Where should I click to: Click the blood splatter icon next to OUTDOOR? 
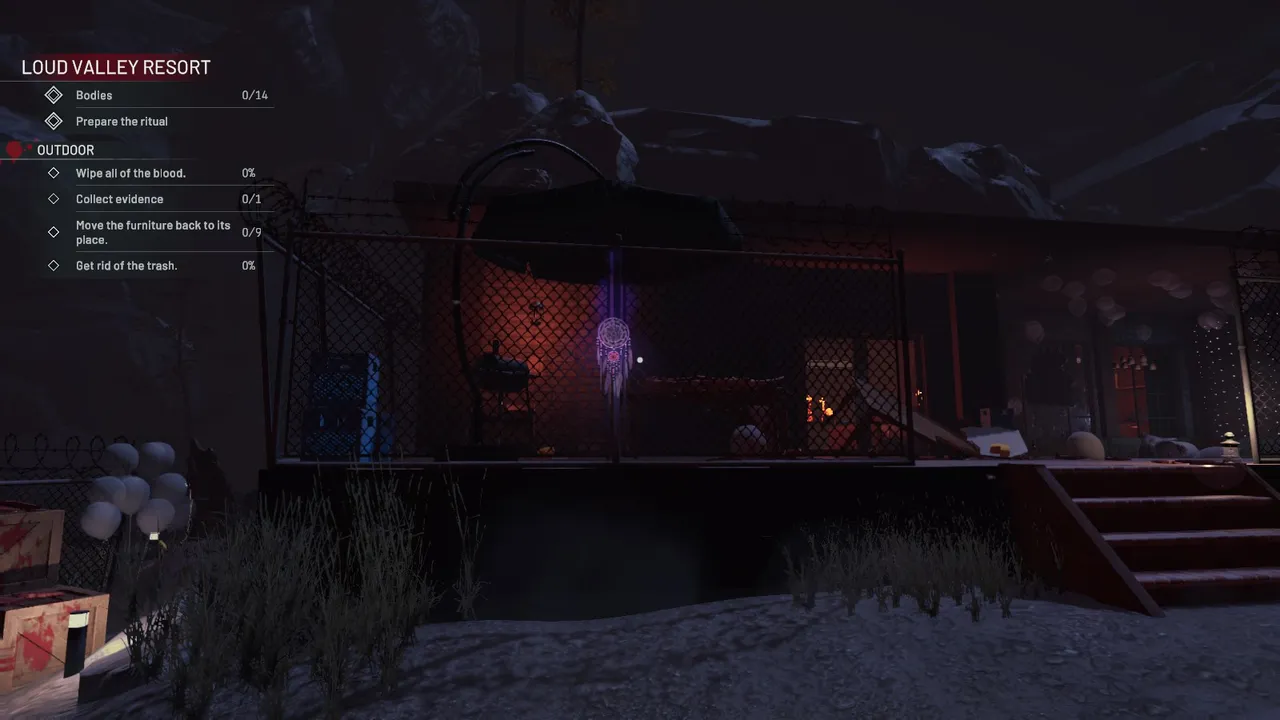coord(14,149)
